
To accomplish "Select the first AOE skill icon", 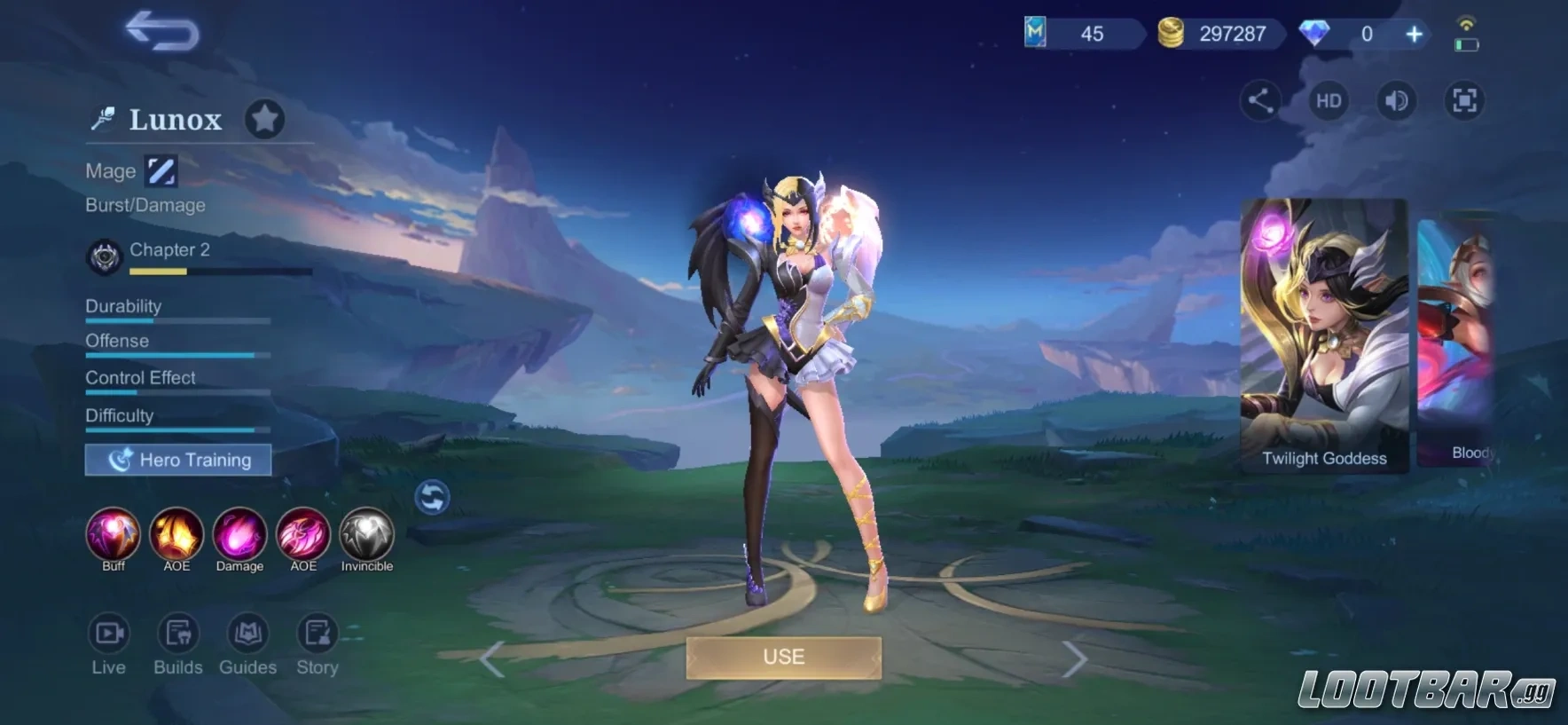I will click(176, 535).
